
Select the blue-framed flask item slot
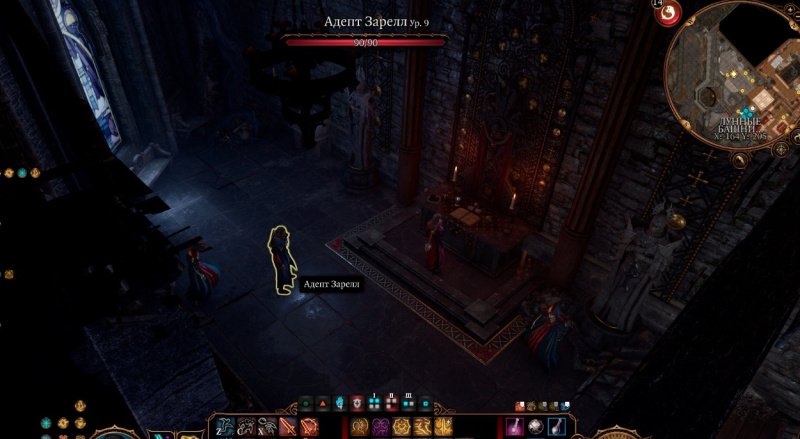click(x=558, y=427)
